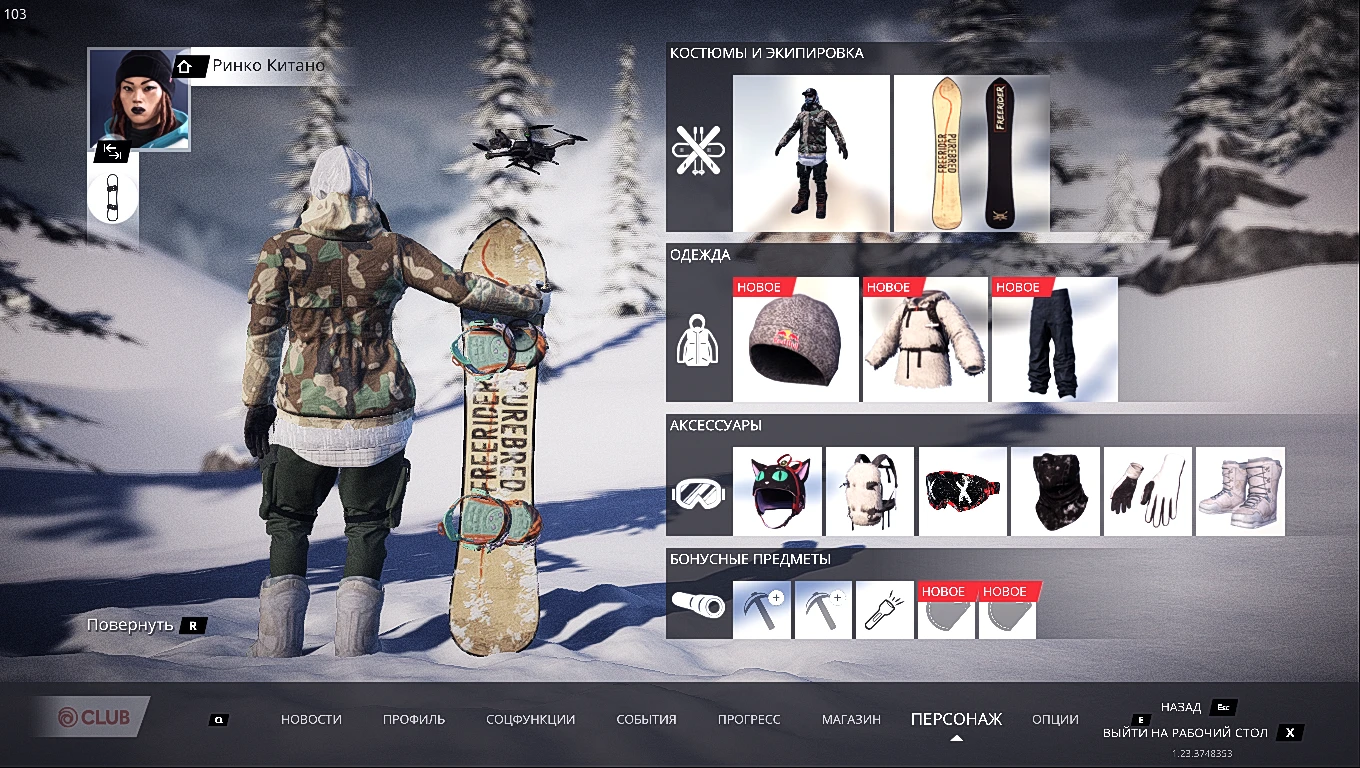Screen dimensions: 1360x768
Task: Equip the red cat helmet accessory
Action: click(779, 491)
